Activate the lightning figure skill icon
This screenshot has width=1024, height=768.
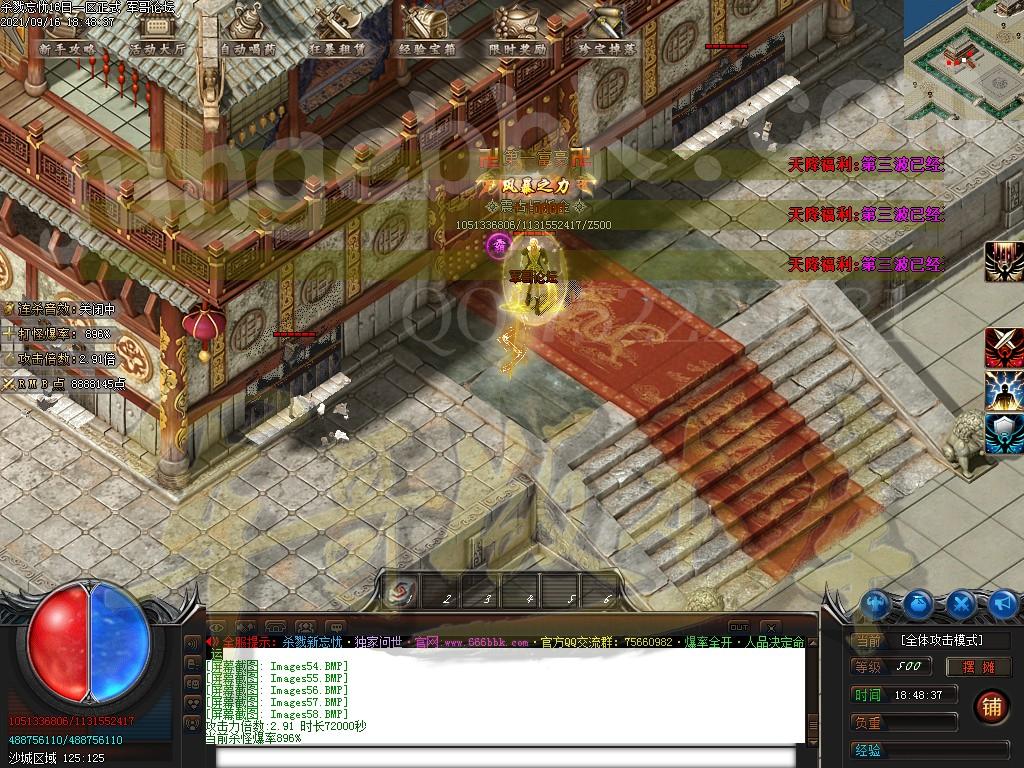(1004, 391)
